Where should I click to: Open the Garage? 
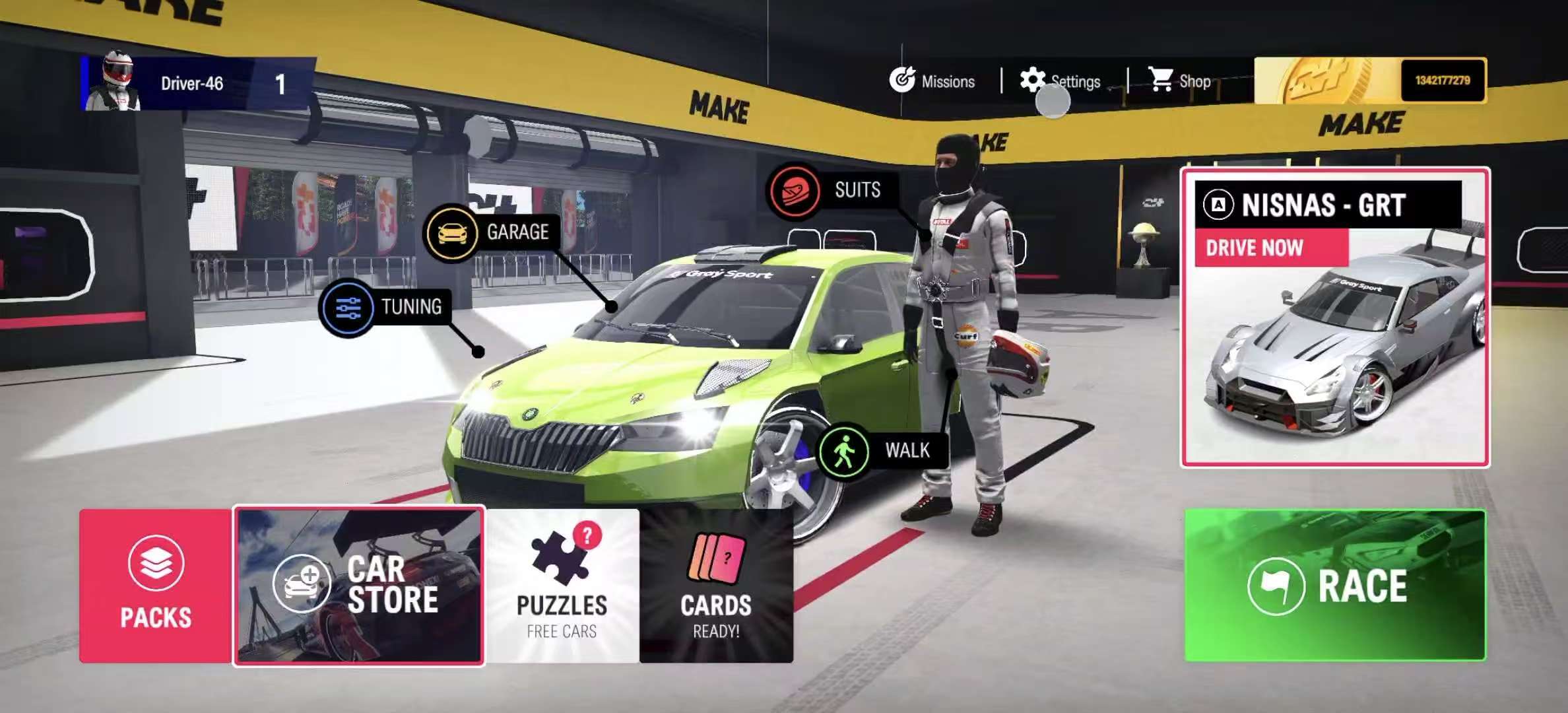pos(490,232)
